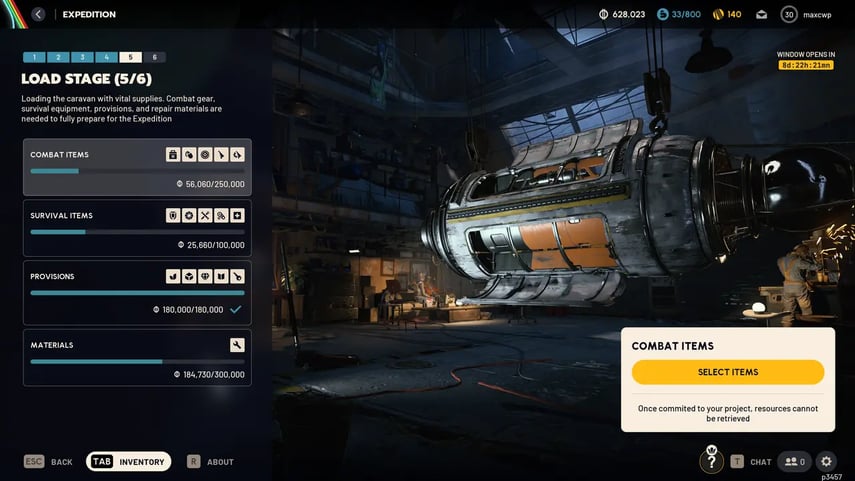This screenshot has width=855, height=481.
Task: Open the settings gear icon
Action: pyautogui.click(x=826, y=462)
